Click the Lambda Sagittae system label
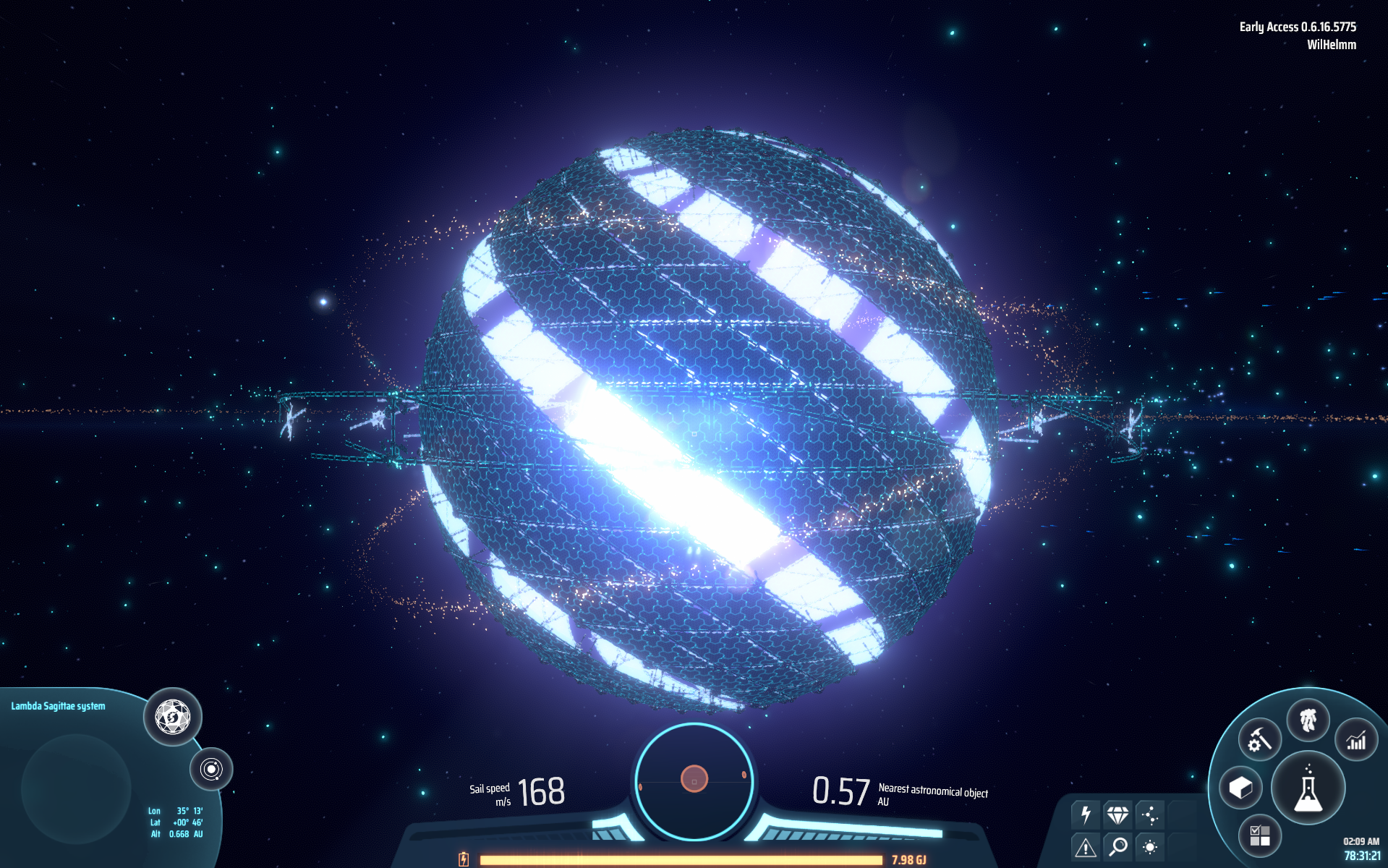Image resolution: width=1388 pixels, height=868 pixels. 58,705
